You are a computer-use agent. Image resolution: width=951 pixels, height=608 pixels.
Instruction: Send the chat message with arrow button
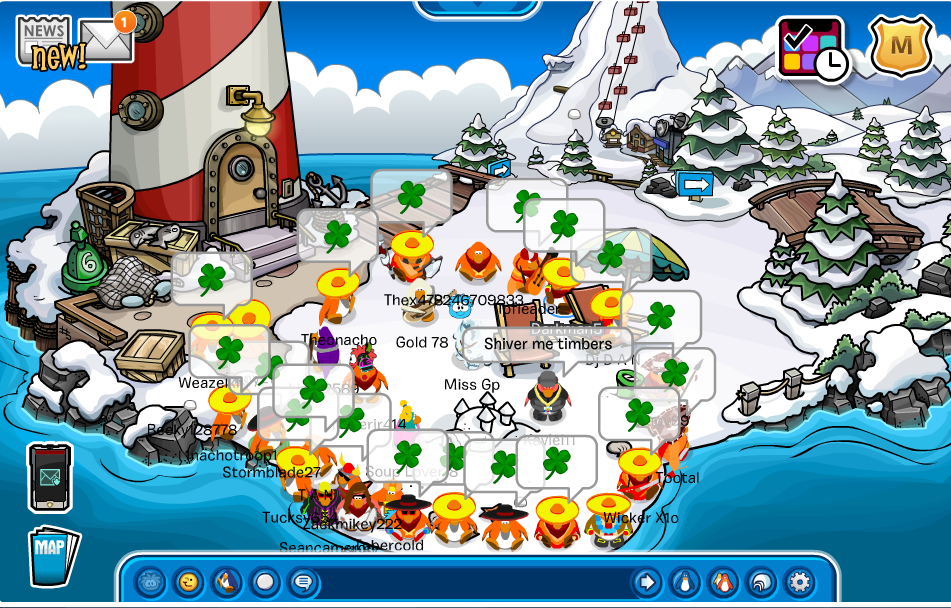click(647, 581)
